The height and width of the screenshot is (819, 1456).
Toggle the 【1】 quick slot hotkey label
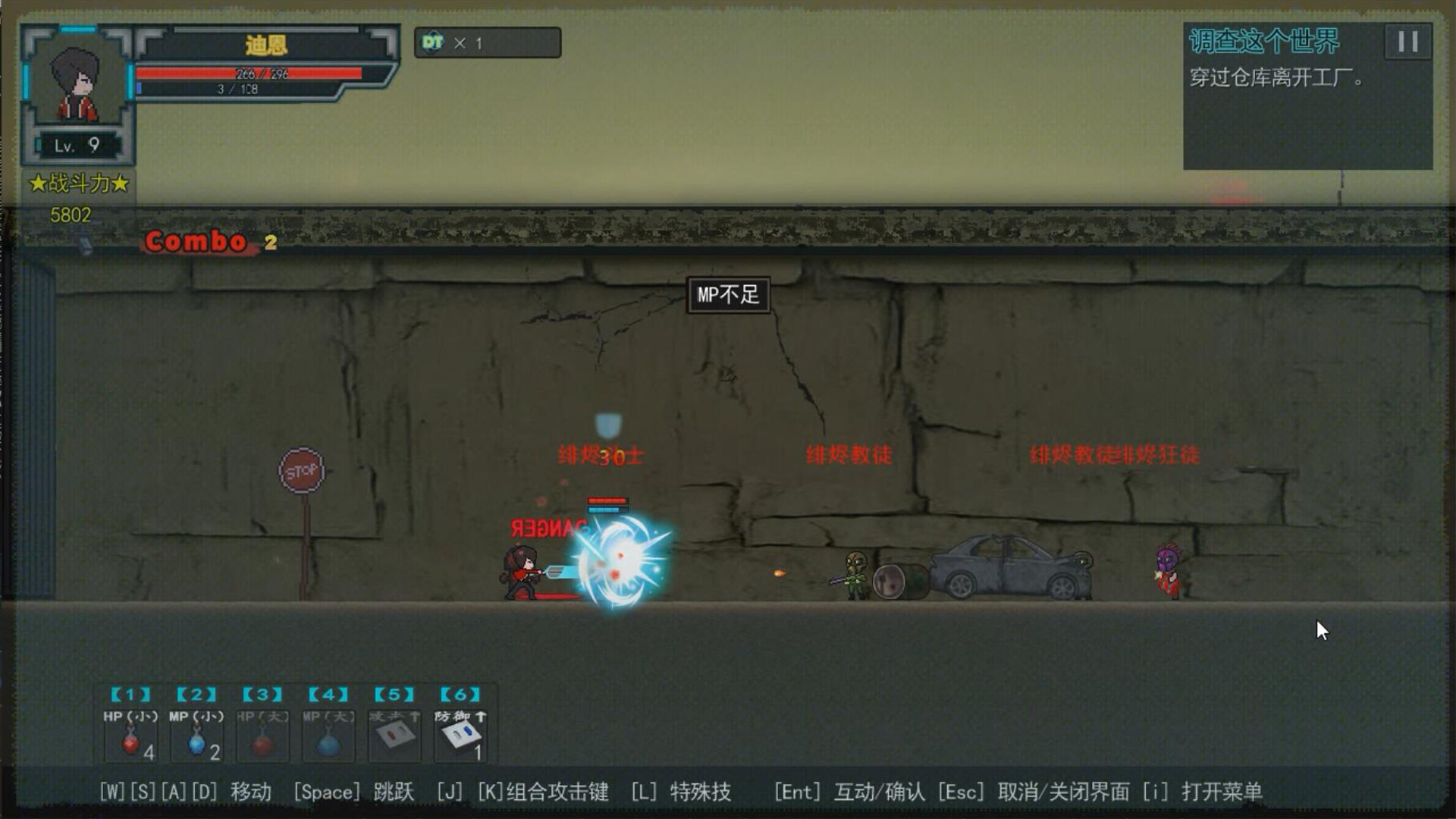point(129,693)
